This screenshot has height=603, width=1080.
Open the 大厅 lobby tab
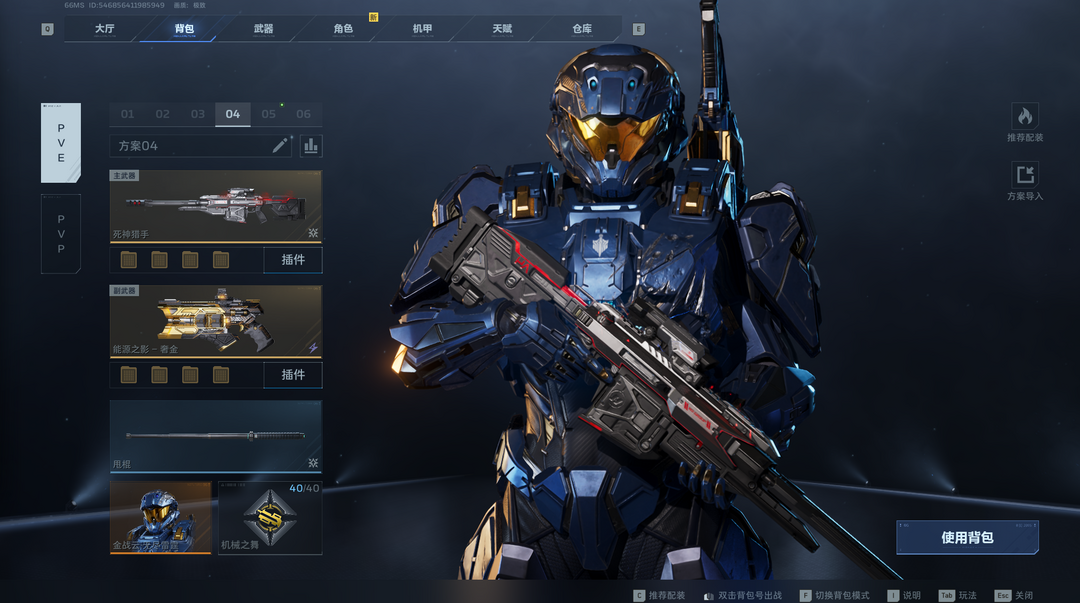(104, 29)
